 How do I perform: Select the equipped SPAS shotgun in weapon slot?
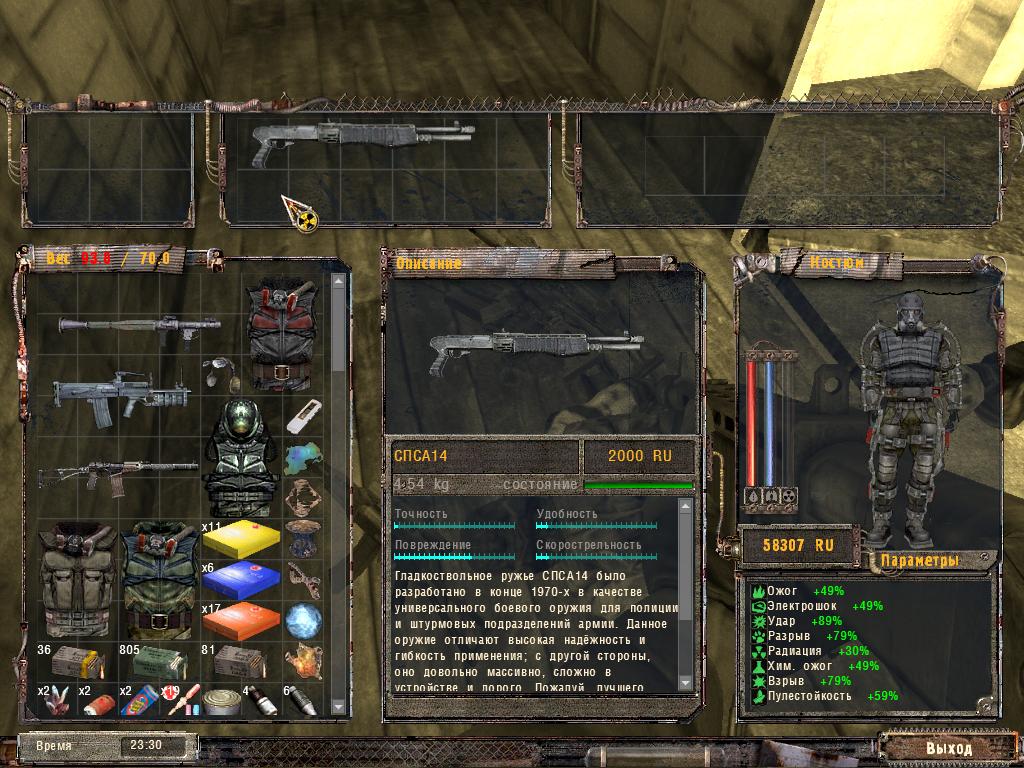click(362, 138)
